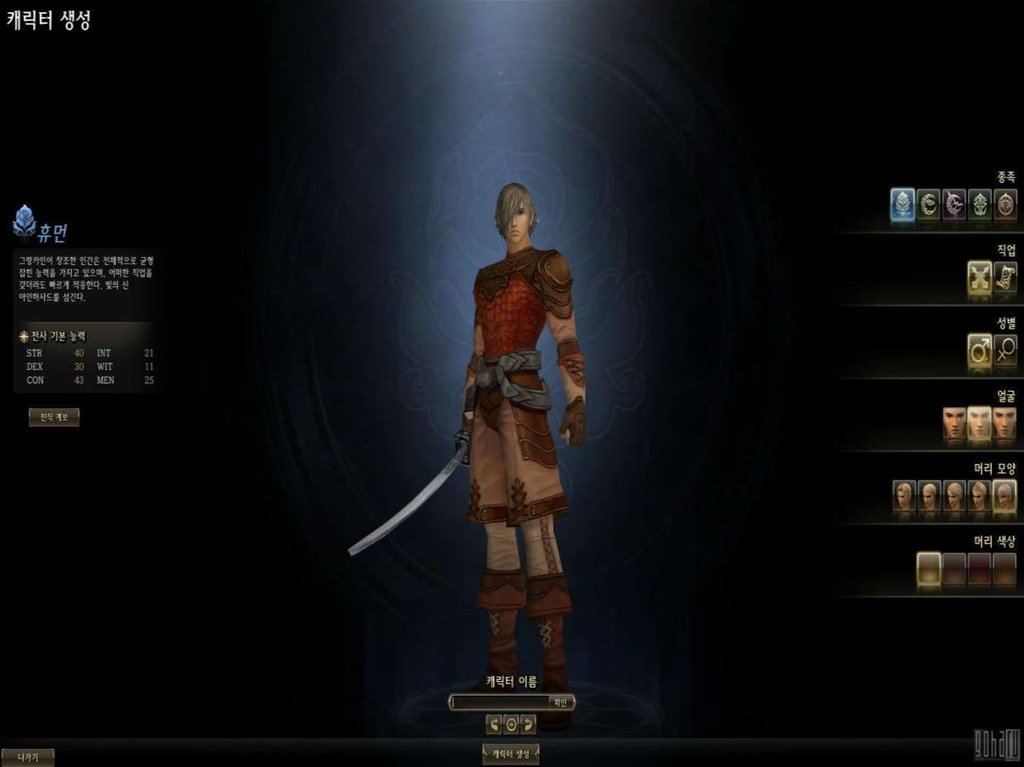
Task: Rotate the character right with arrow button
Action: click(528, 724)
